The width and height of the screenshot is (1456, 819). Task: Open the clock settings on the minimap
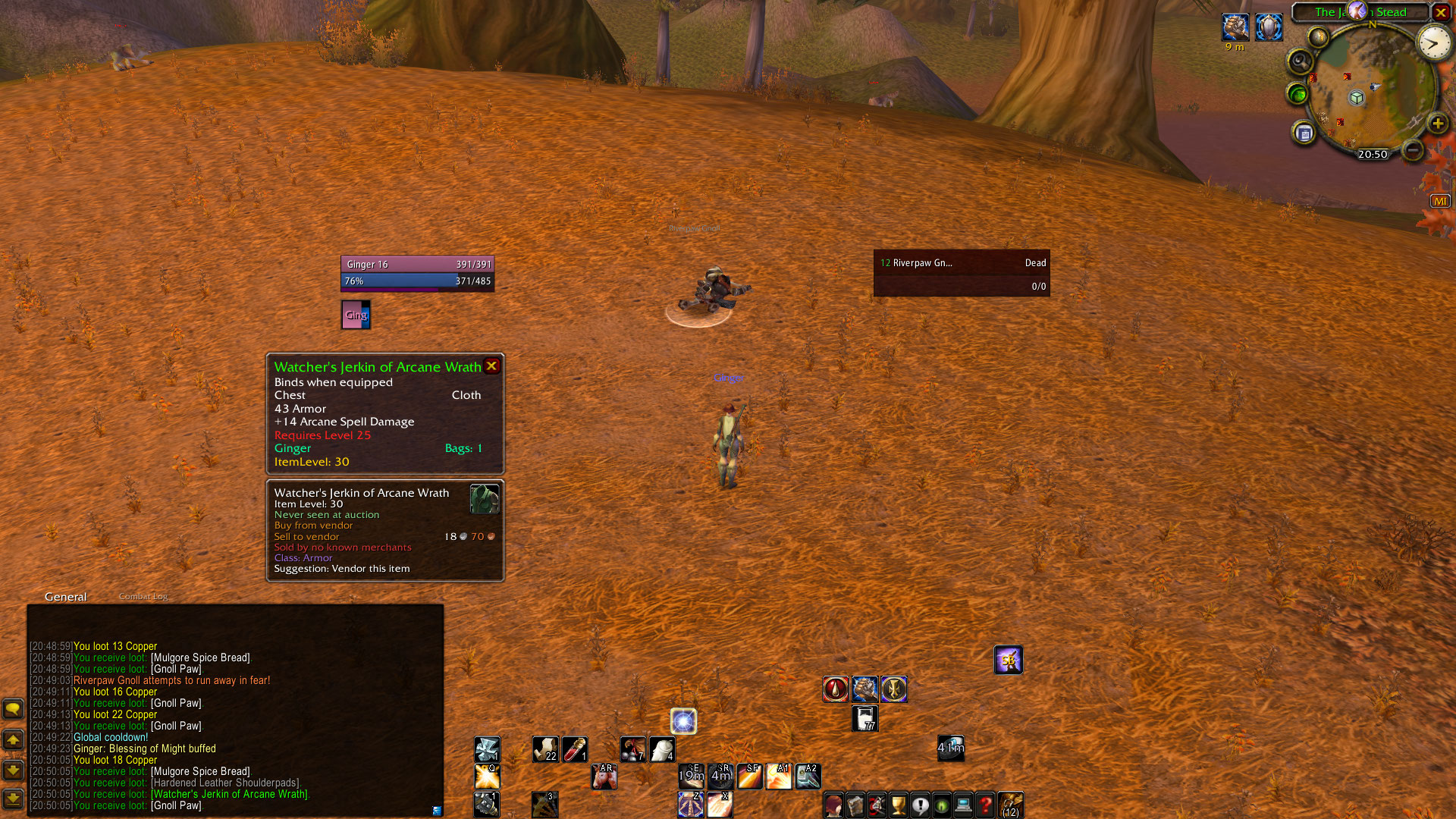(1433, 43)
